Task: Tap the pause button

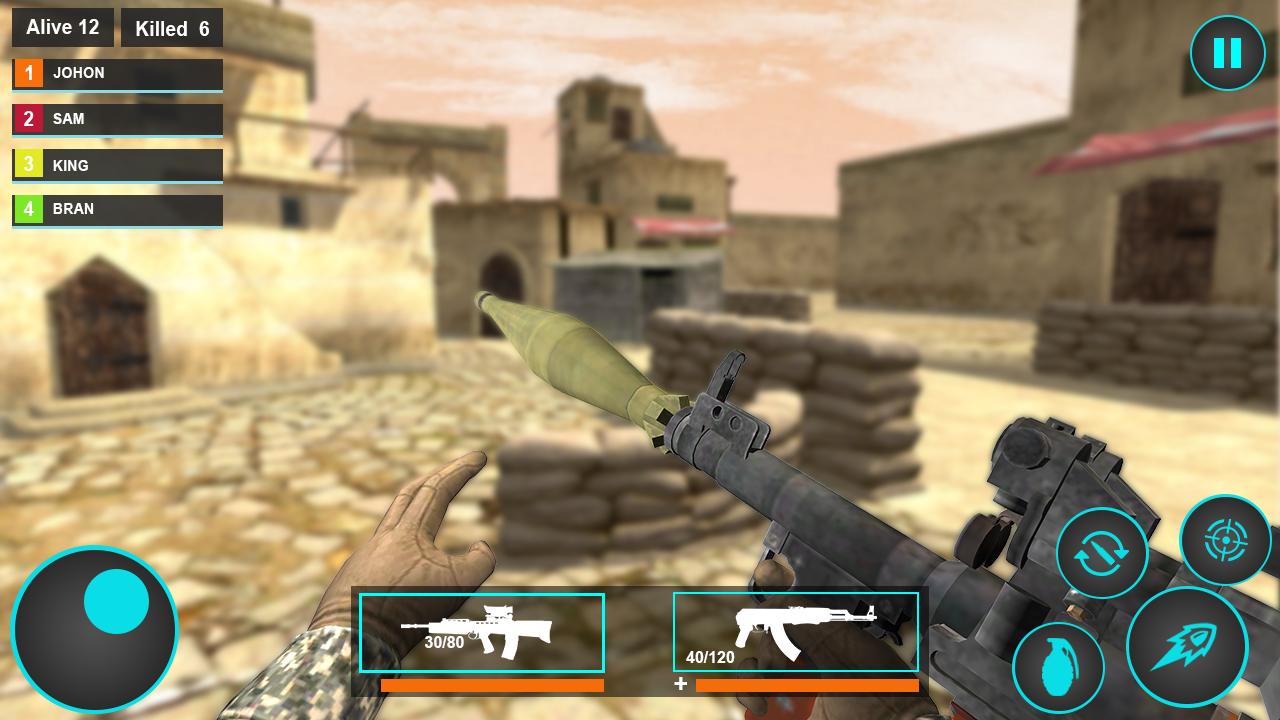Action: (1228, 52)
